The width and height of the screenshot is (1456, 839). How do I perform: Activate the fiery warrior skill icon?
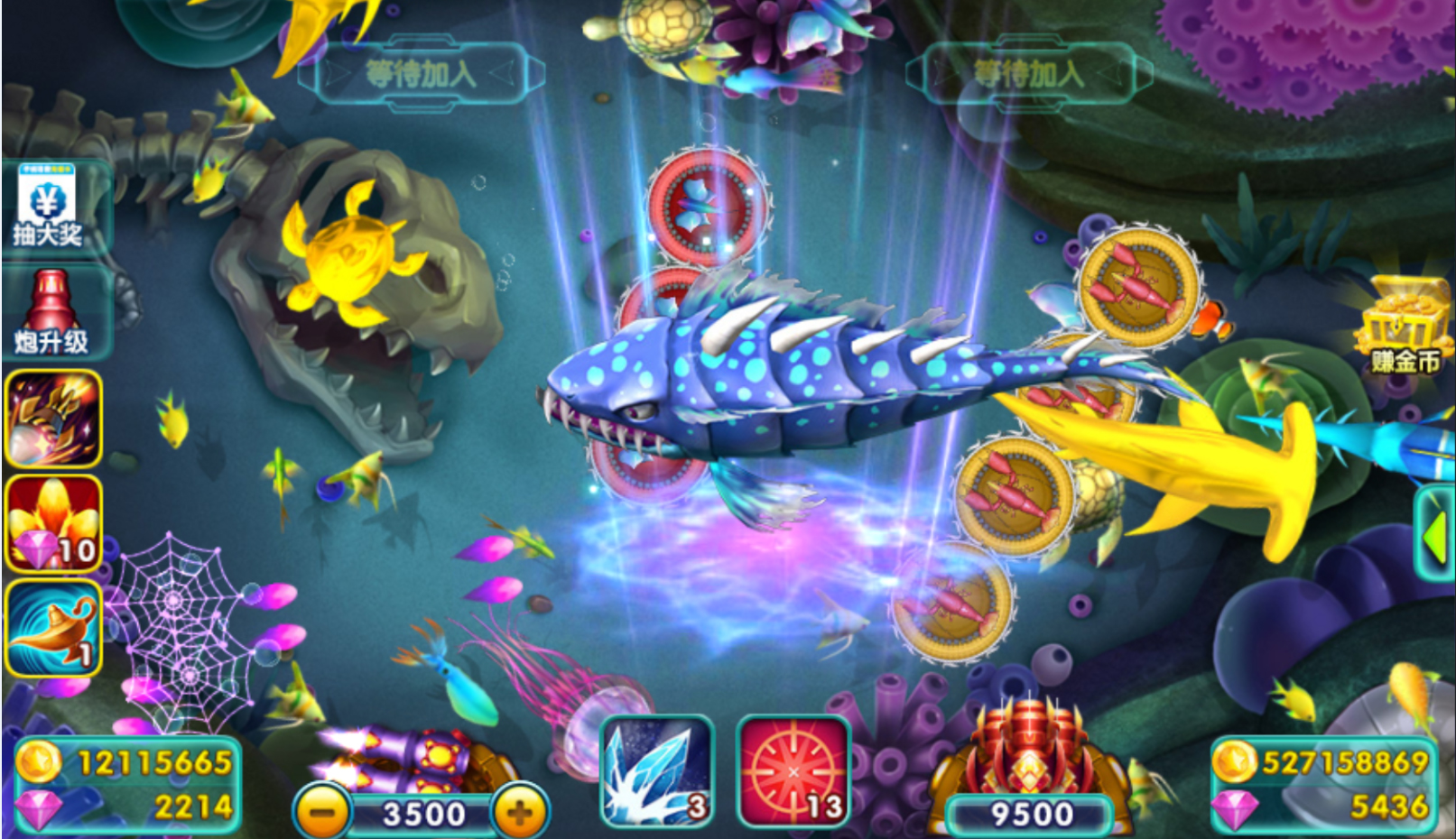pos(53,419)
